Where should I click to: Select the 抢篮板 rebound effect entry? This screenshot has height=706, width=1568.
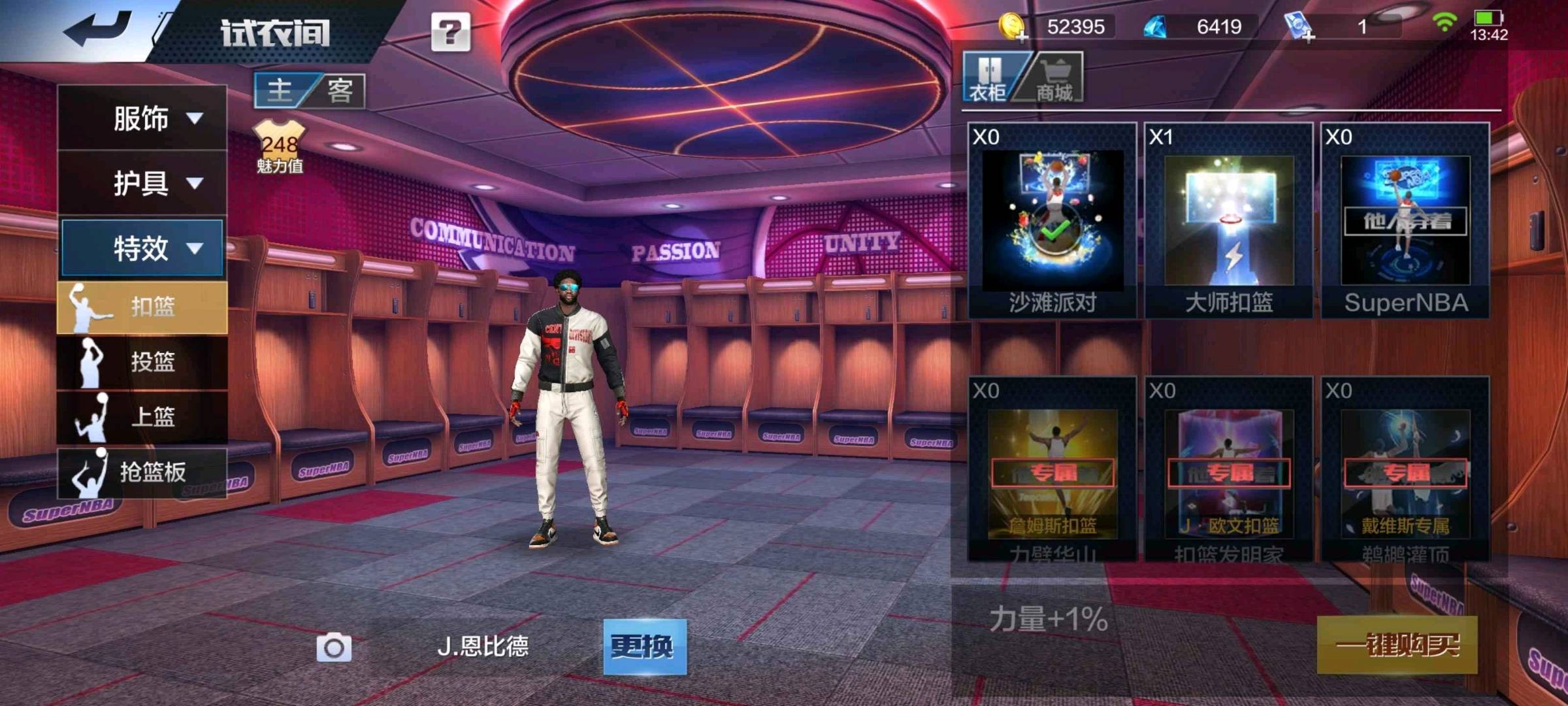pyautogui.click(x=142, y=472)
